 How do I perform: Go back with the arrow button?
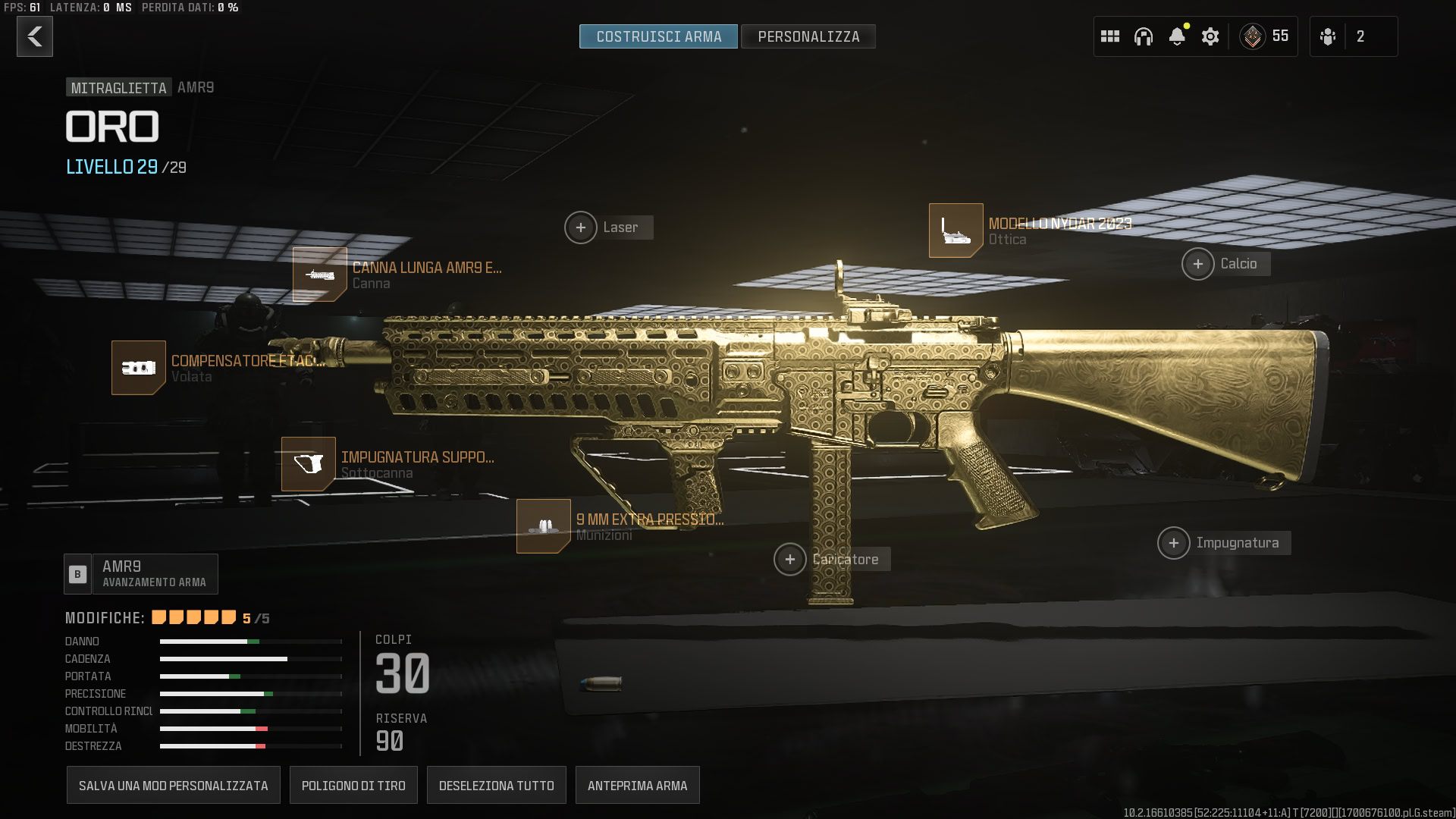tap(35, 36)
